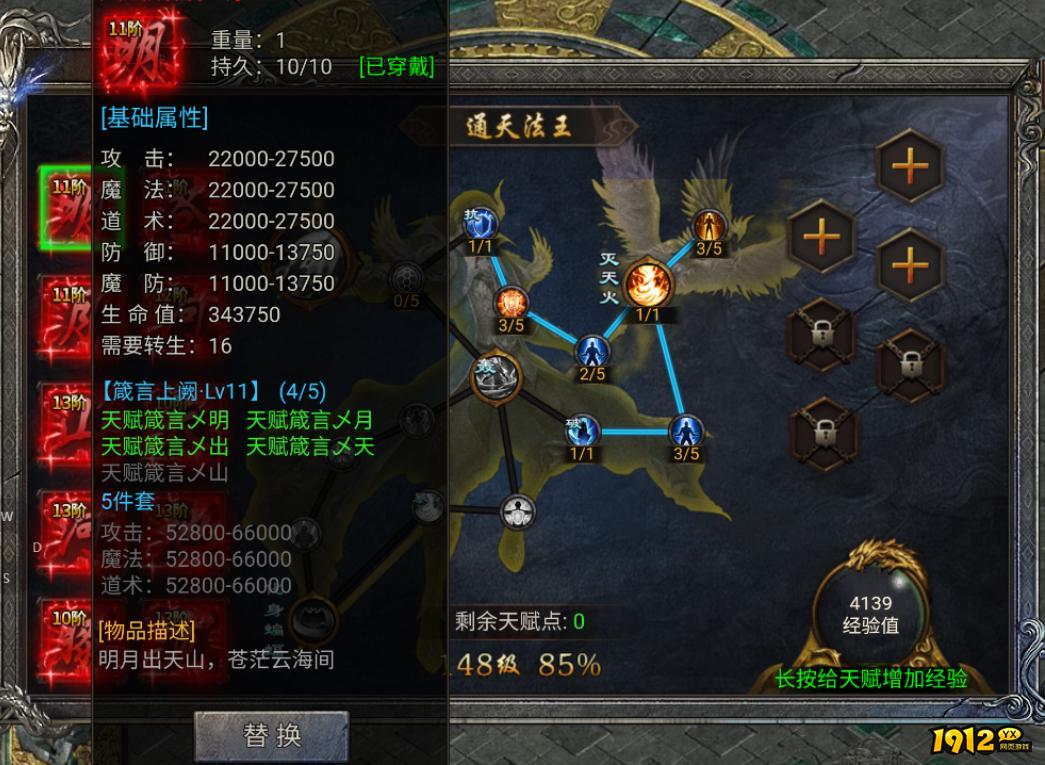Select the 灭天火 flame talent node
Screen dimensions: 1045x765
coord(647,284)
